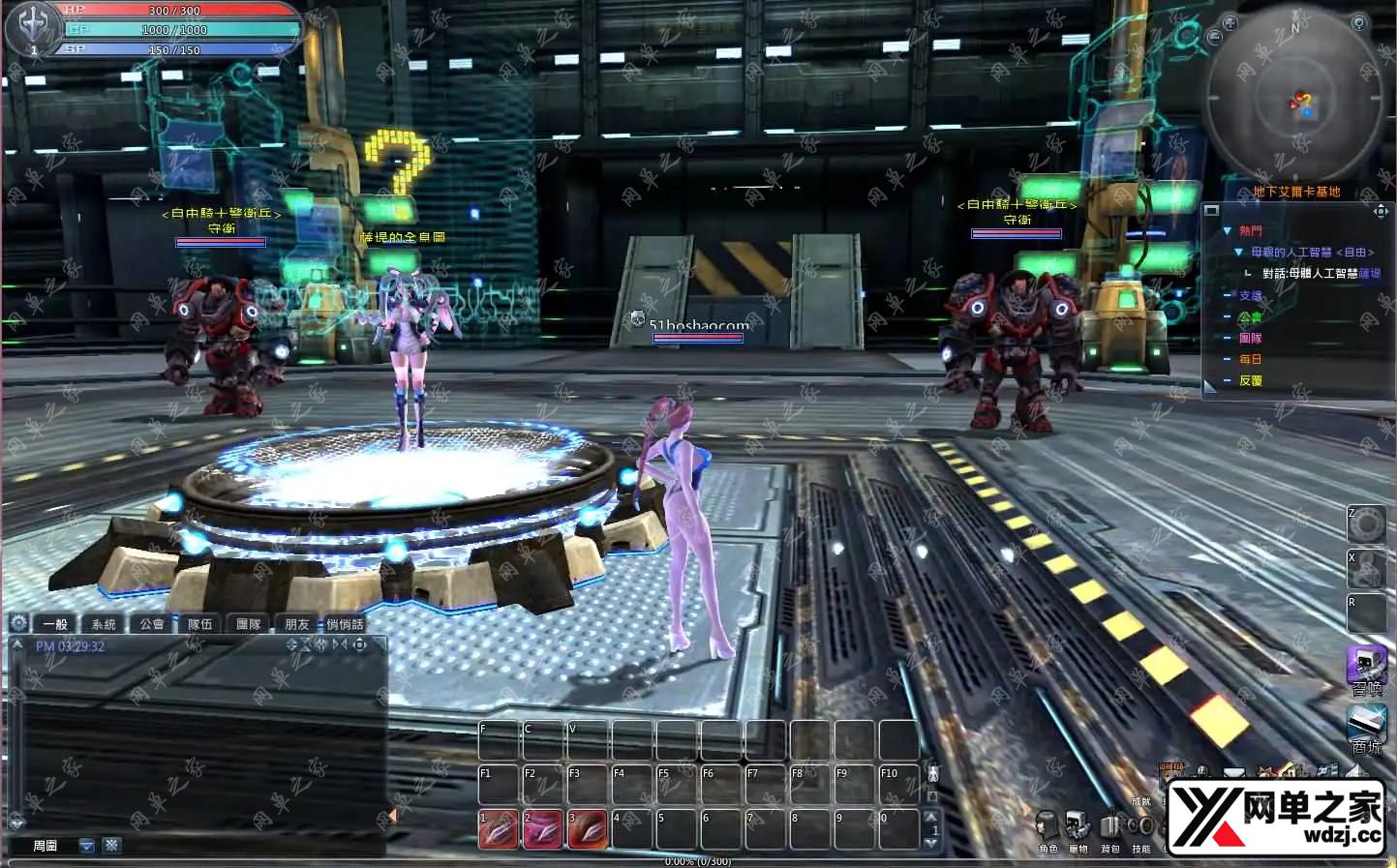
Task: Click the 召喚 summon icon
Action: pos(1366,669)
